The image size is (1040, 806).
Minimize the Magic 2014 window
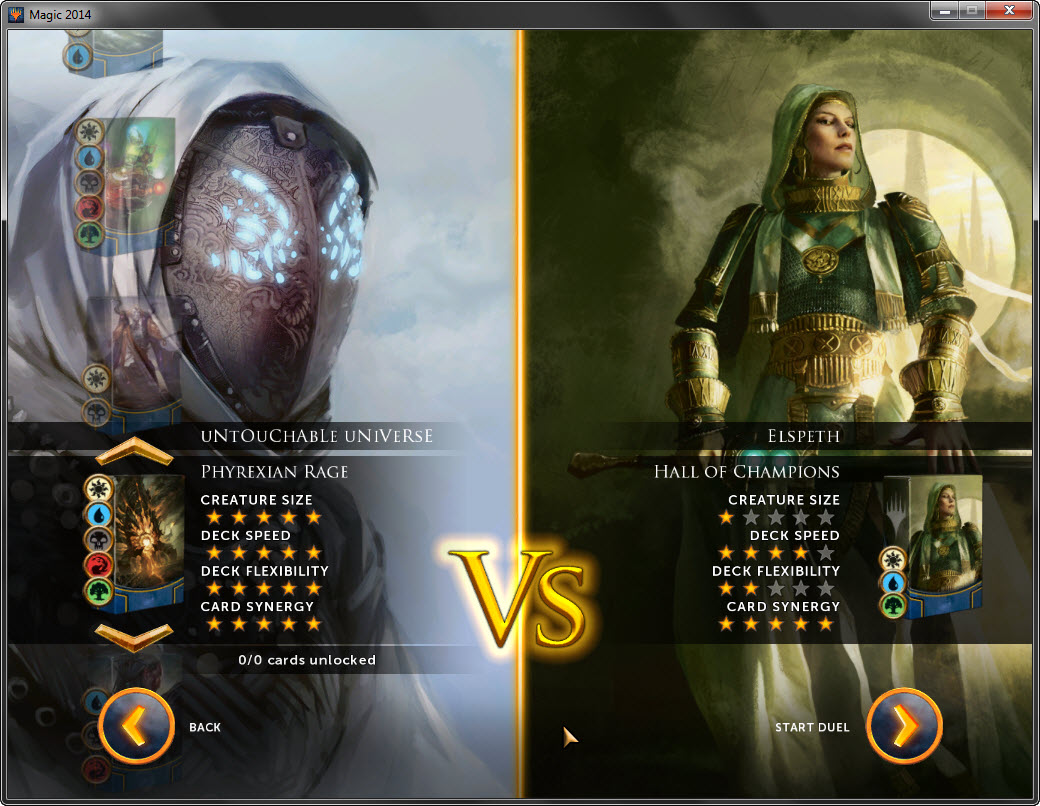[943, 11]
